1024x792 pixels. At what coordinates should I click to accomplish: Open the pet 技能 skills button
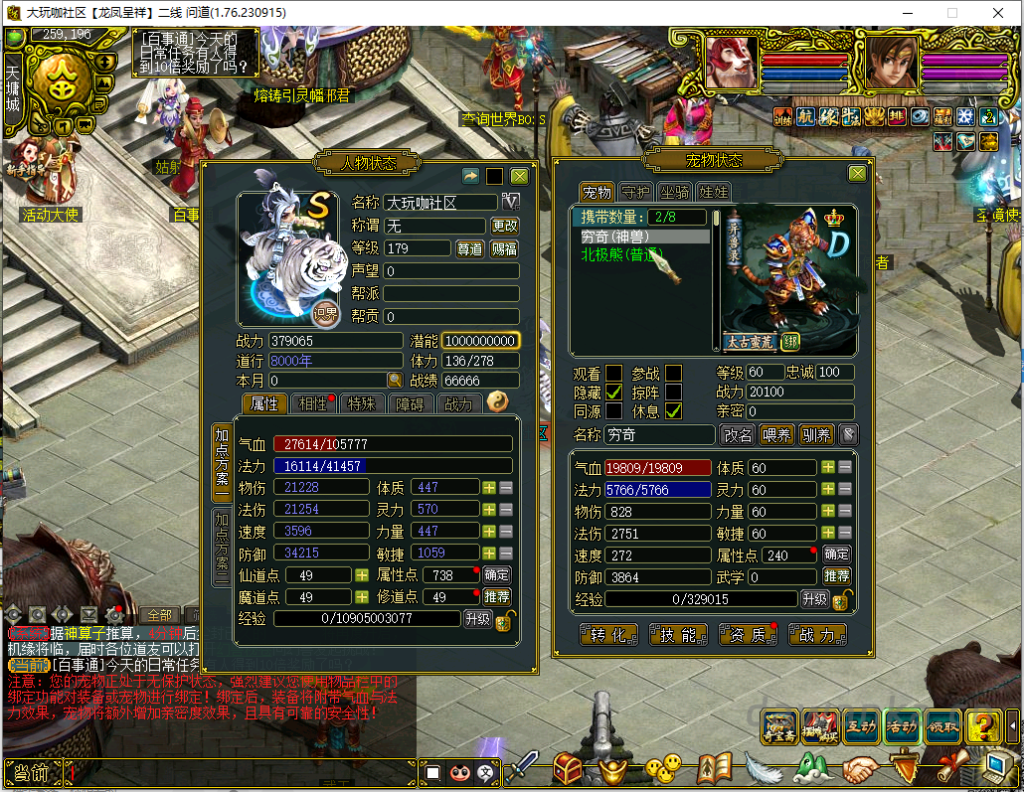(x=678, y=634)
